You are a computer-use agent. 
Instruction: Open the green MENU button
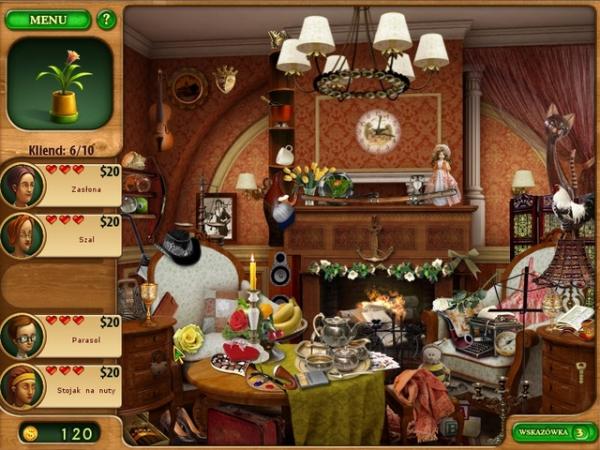(x=47, y=19)
